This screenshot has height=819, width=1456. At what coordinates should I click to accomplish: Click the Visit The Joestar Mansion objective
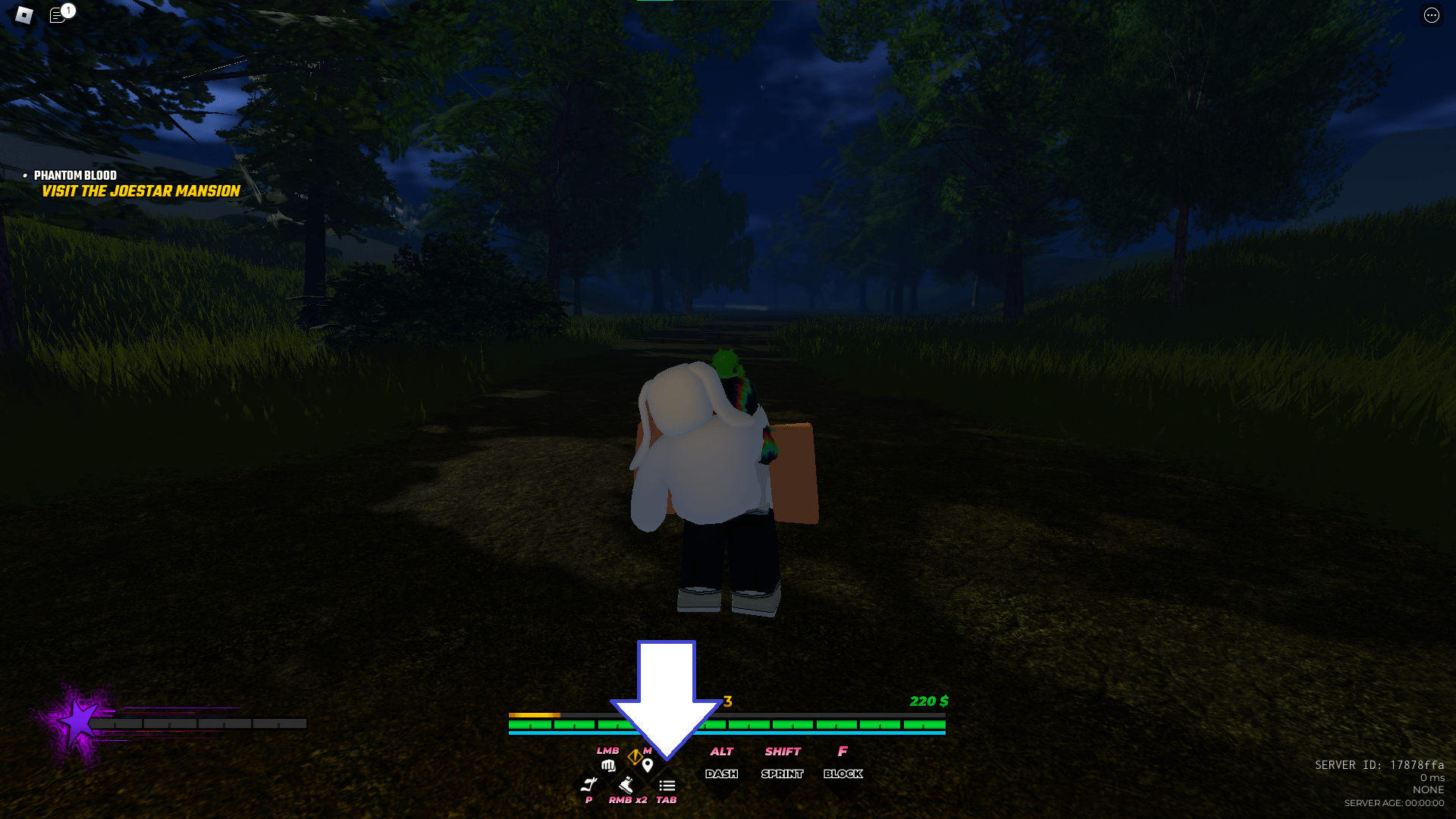click(x=140, y=192)
